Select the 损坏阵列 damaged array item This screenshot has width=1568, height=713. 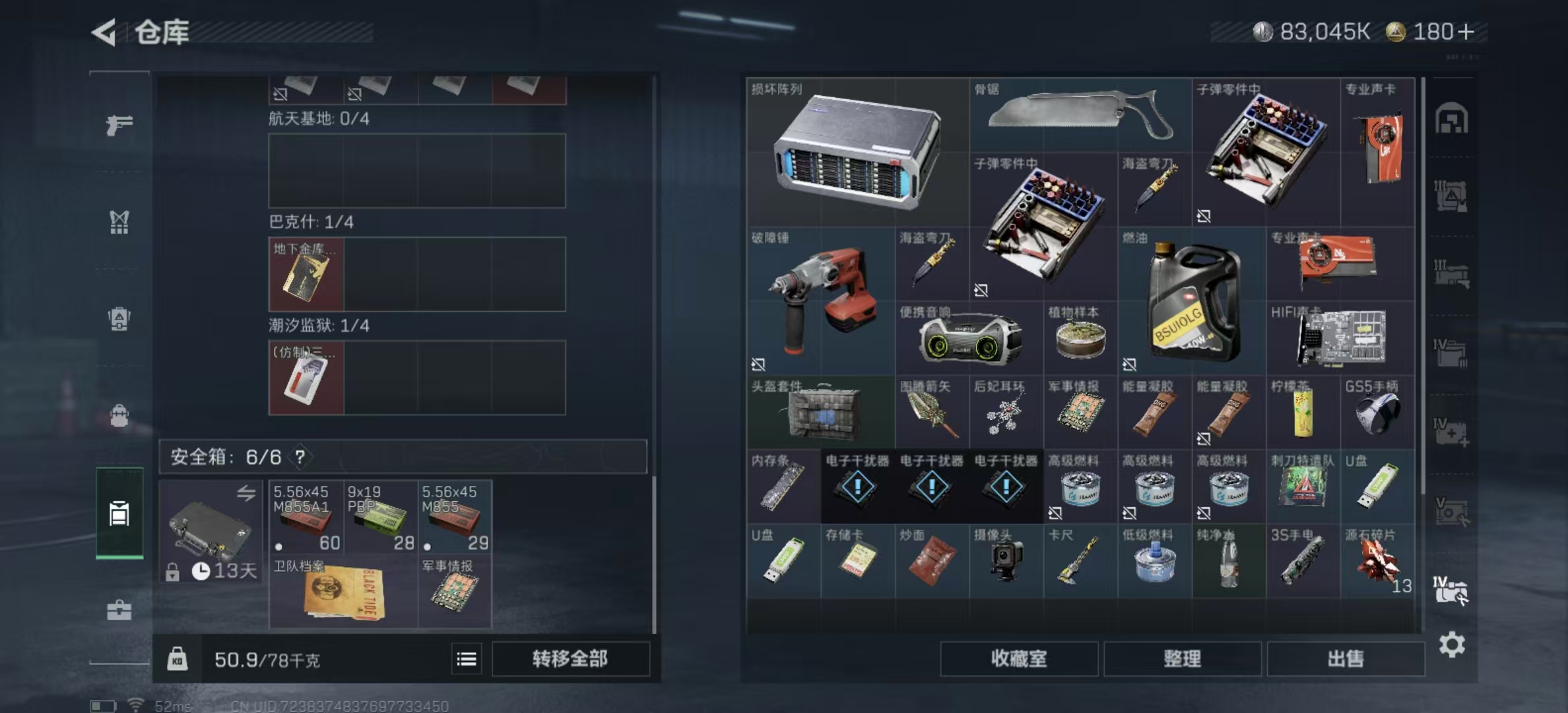(857, 152)
